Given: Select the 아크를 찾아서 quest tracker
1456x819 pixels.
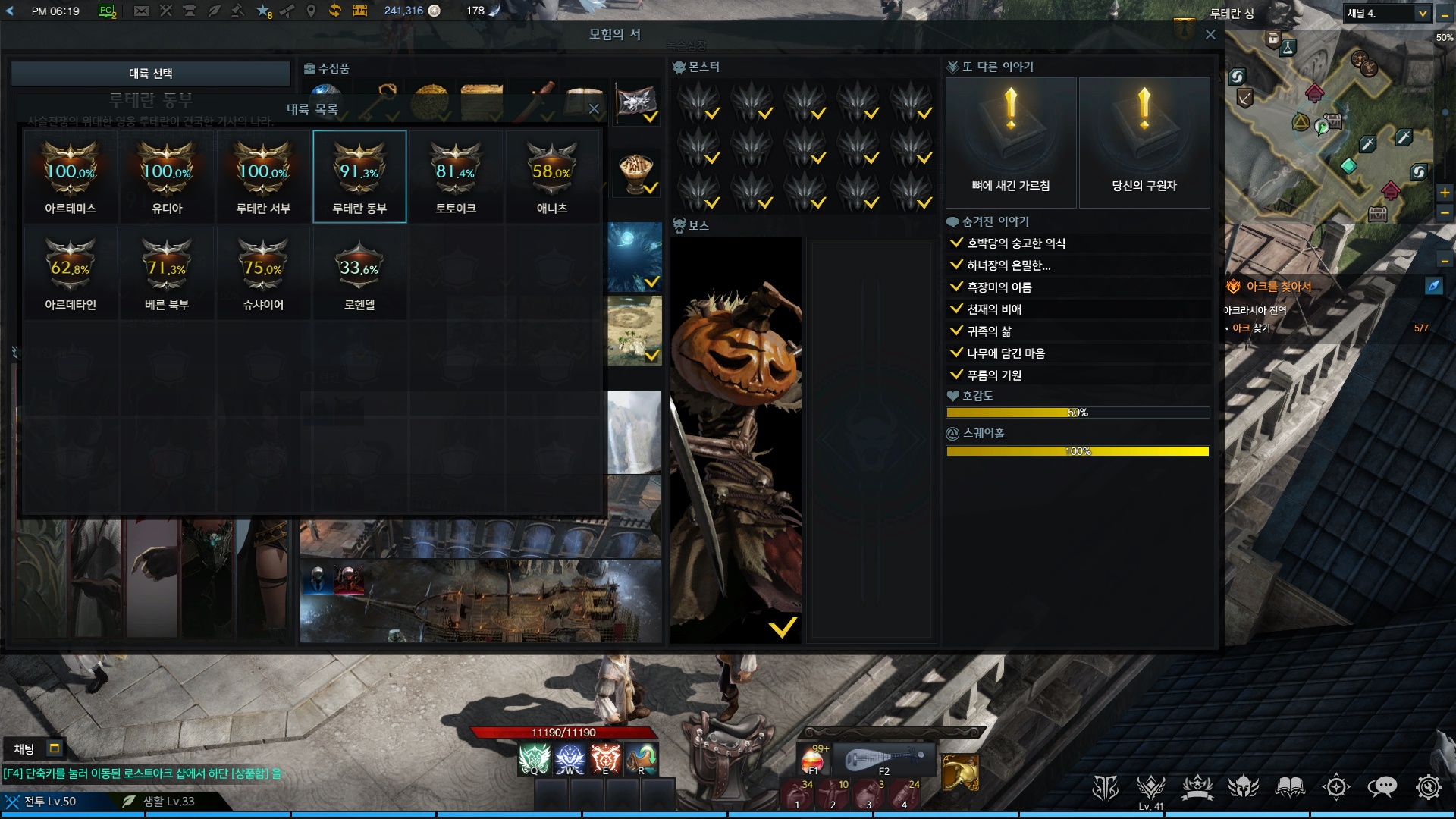Looking at the screenshot, I should (x=1279, y=287).
